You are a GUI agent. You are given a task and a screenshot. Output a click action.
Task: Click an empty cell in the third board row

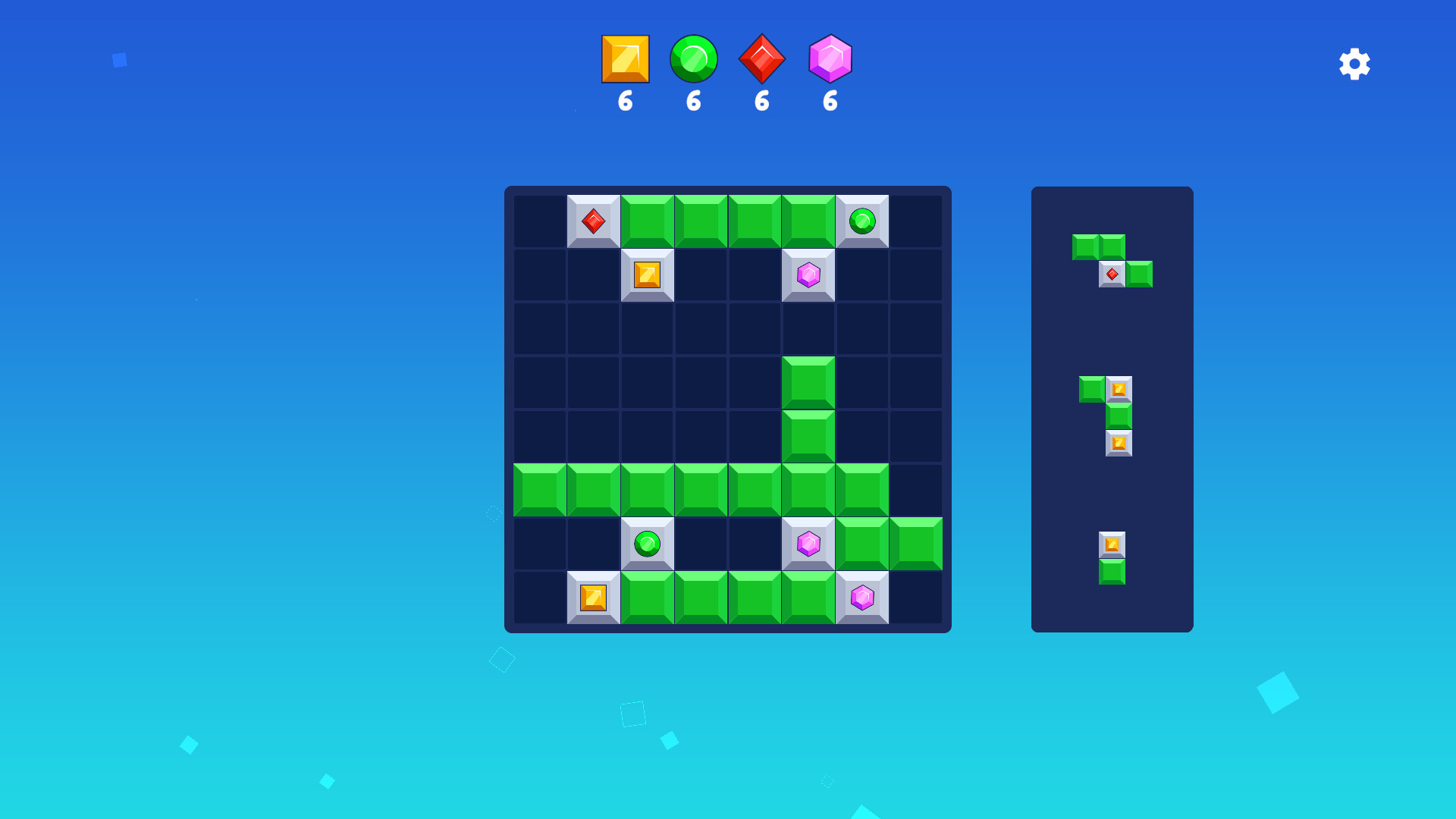pyautogui.click(x=701, y=328)
